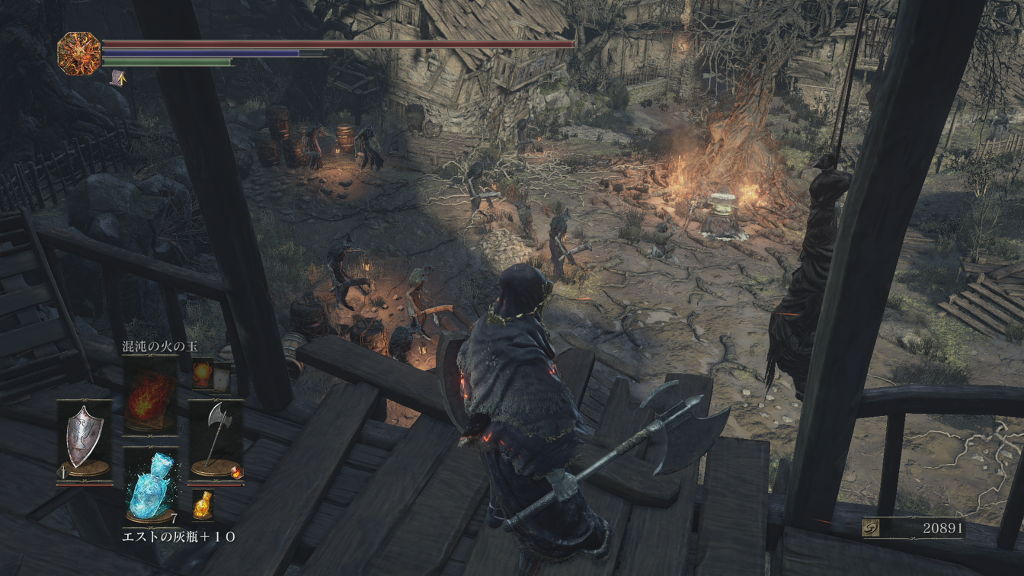Select the battle axe right-hand slot

tap(216, 438)
